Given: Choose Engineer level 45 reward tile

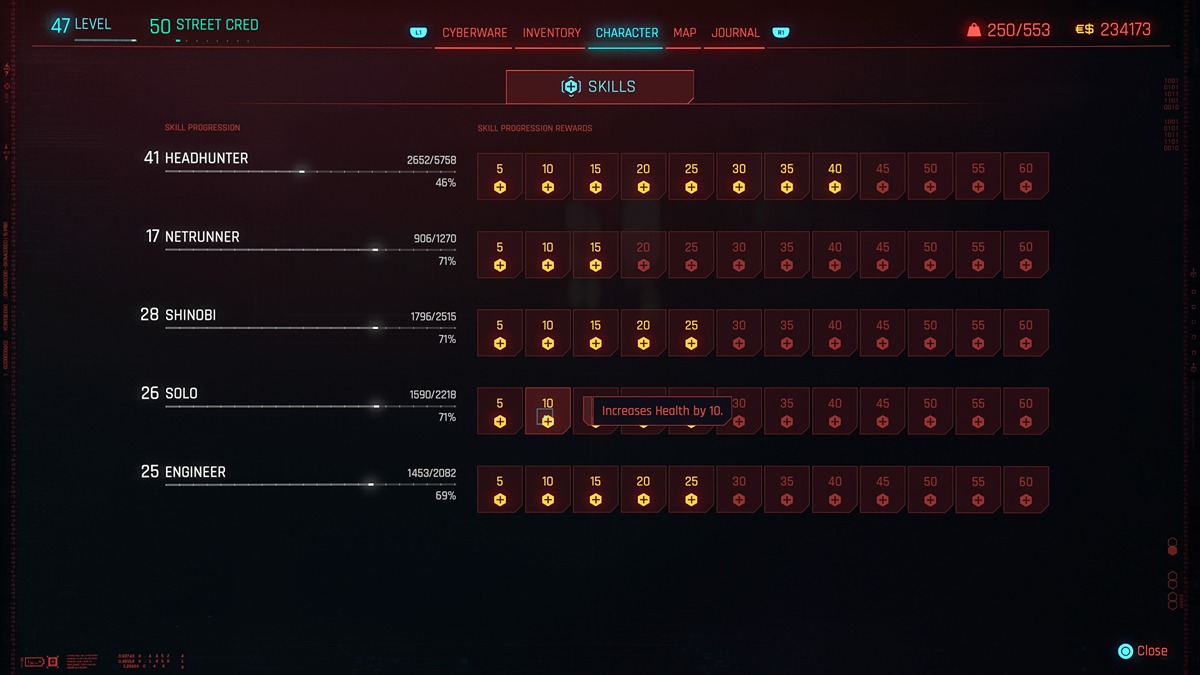Looking at the screenshot, I should click(882, 489).
